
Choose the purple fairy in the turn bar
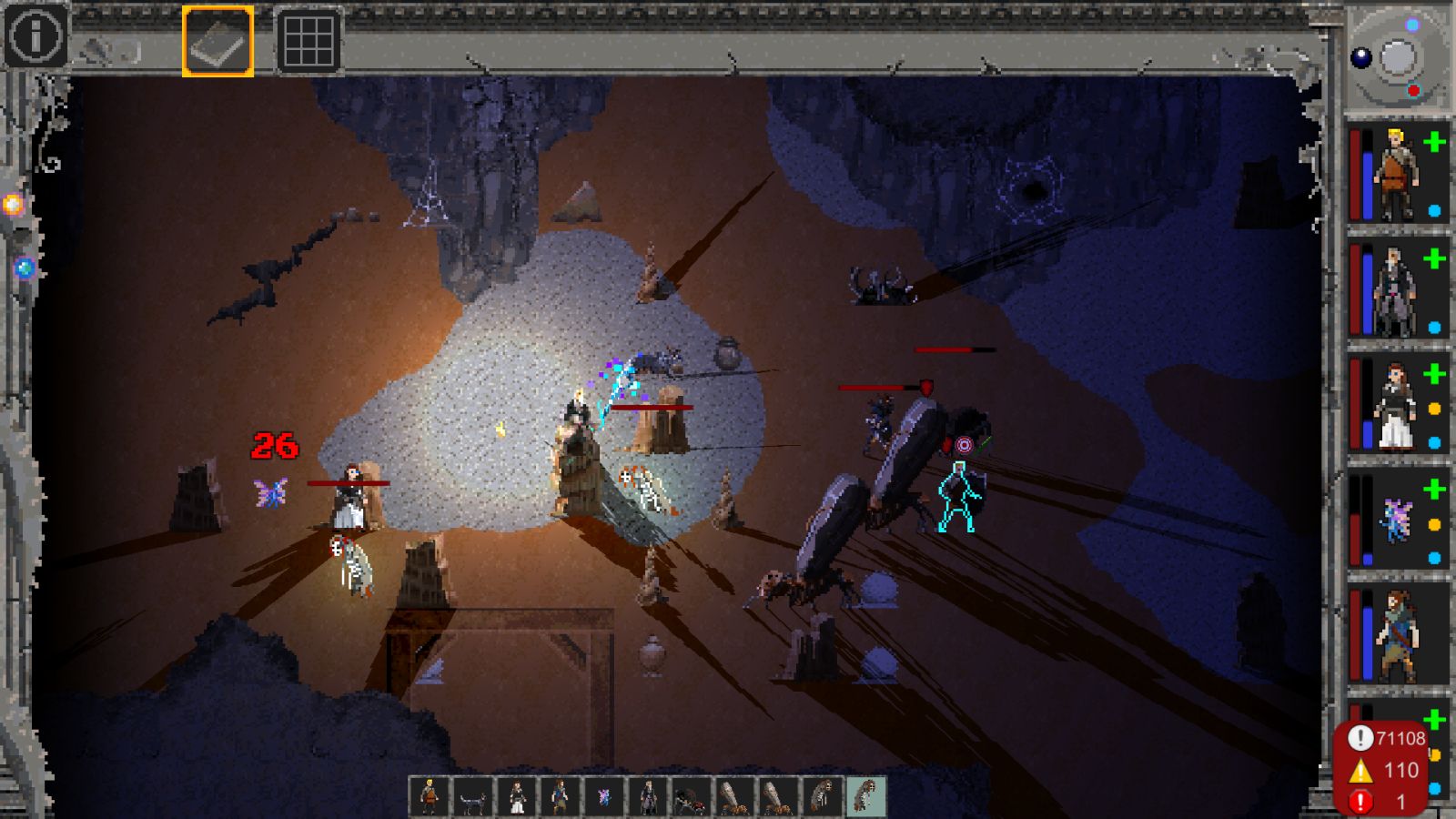click(x=603, y=797)
